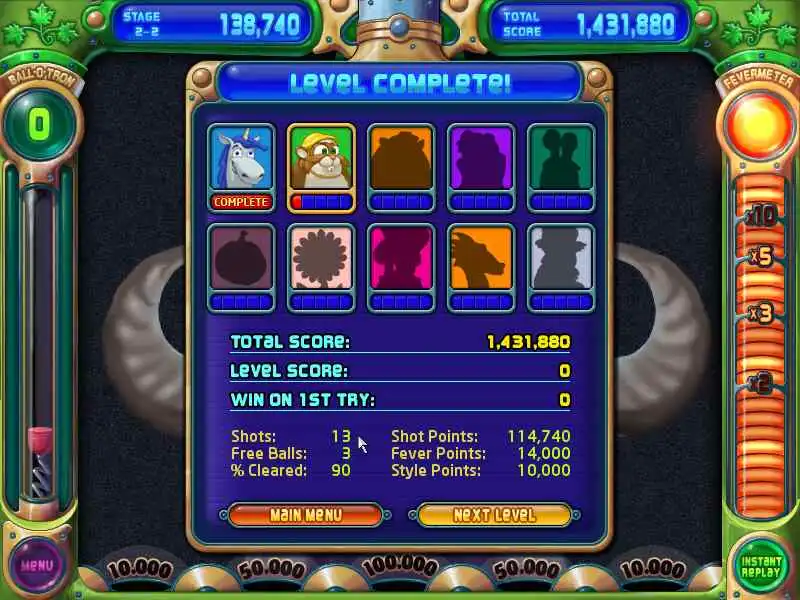800x600 pixels.
Task: Return to the Main Menu
Action: click(x=305, y=515)
